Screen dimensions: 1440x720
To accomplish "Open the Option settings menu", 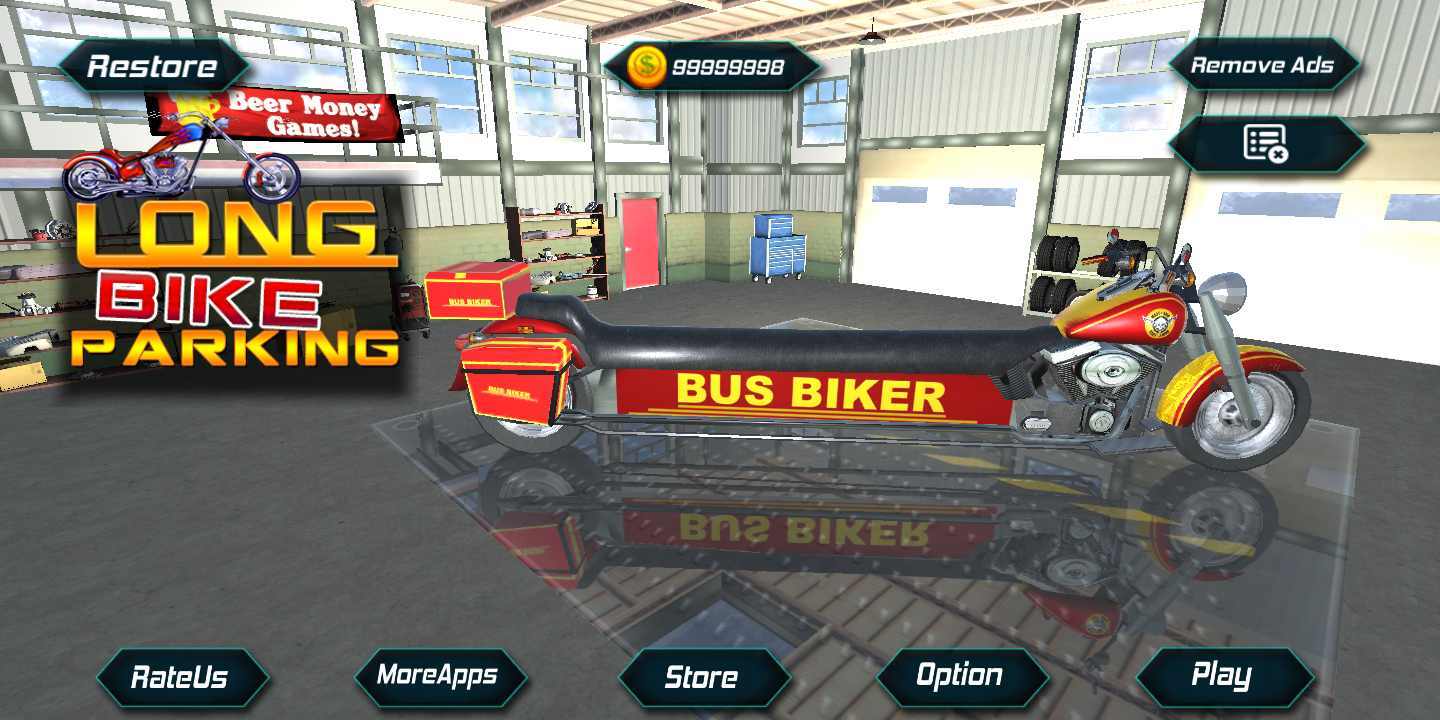I will 960,677.
